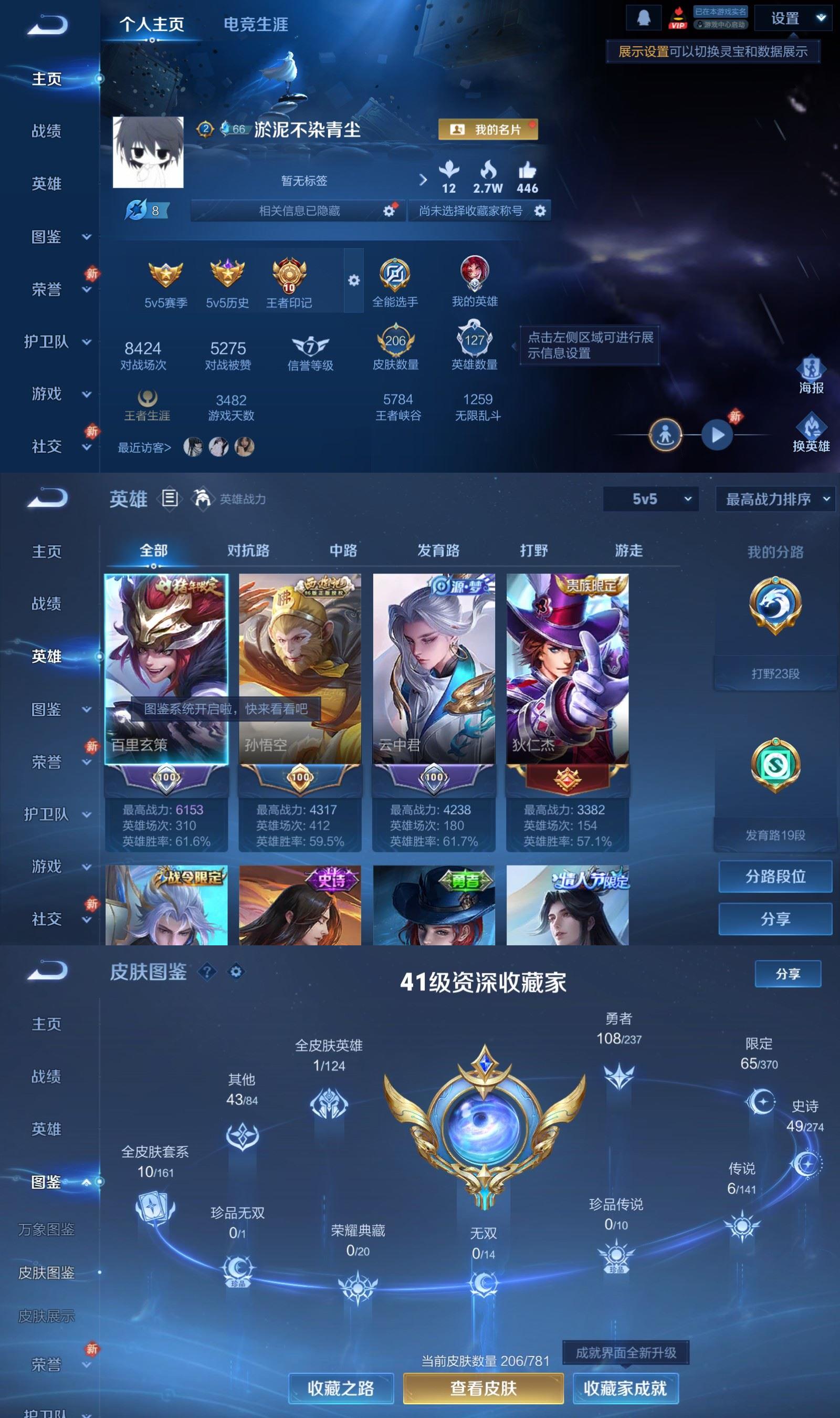Viewport: 840px width, 1418px height.
Task: Switch to the 电竞生涯 tab
Action: point(256,24)
